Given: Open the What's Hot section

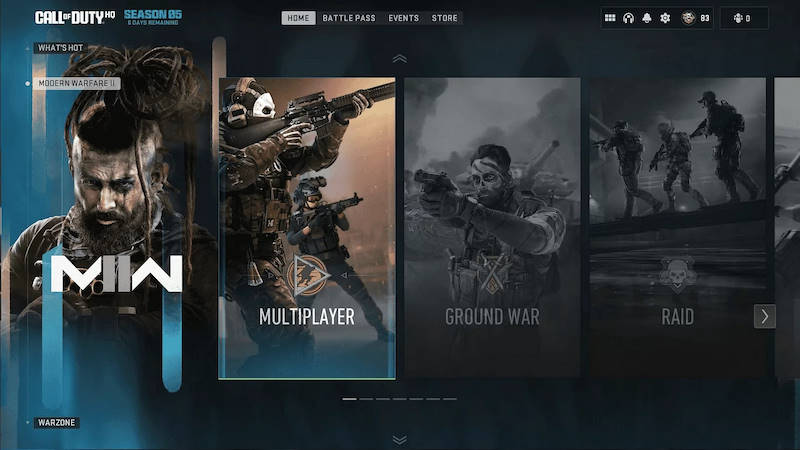Looking at the screenshot, I should (60, 48).
